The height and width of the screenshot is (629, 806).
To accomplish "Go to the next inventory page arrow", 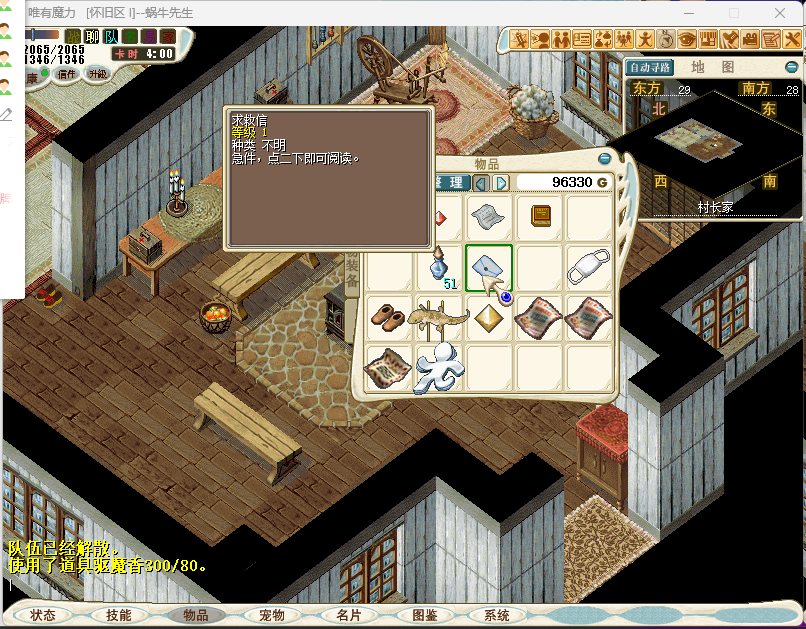I will point(501,183).
